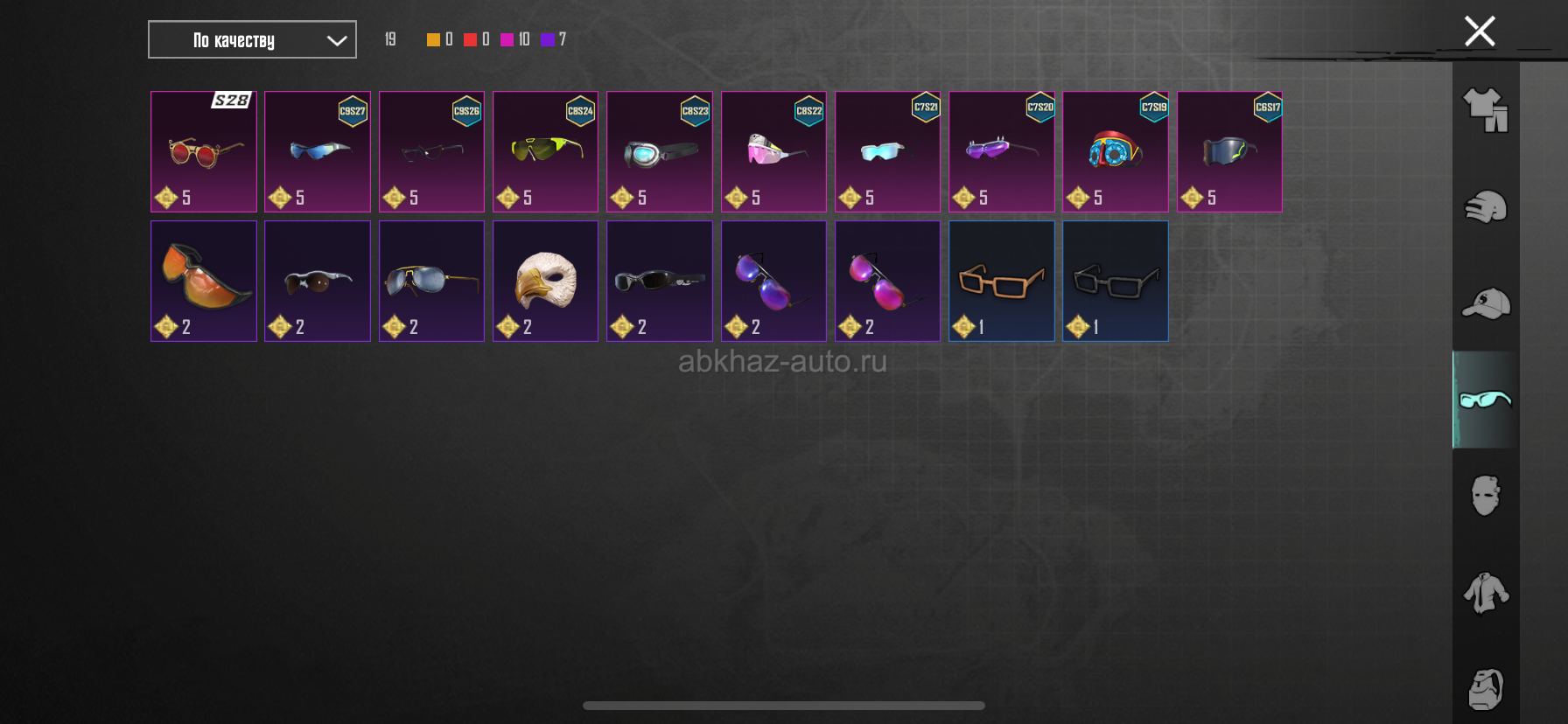1568x724 pixels.
Task: Open the helmet category tab
Action: [1486, 207]
